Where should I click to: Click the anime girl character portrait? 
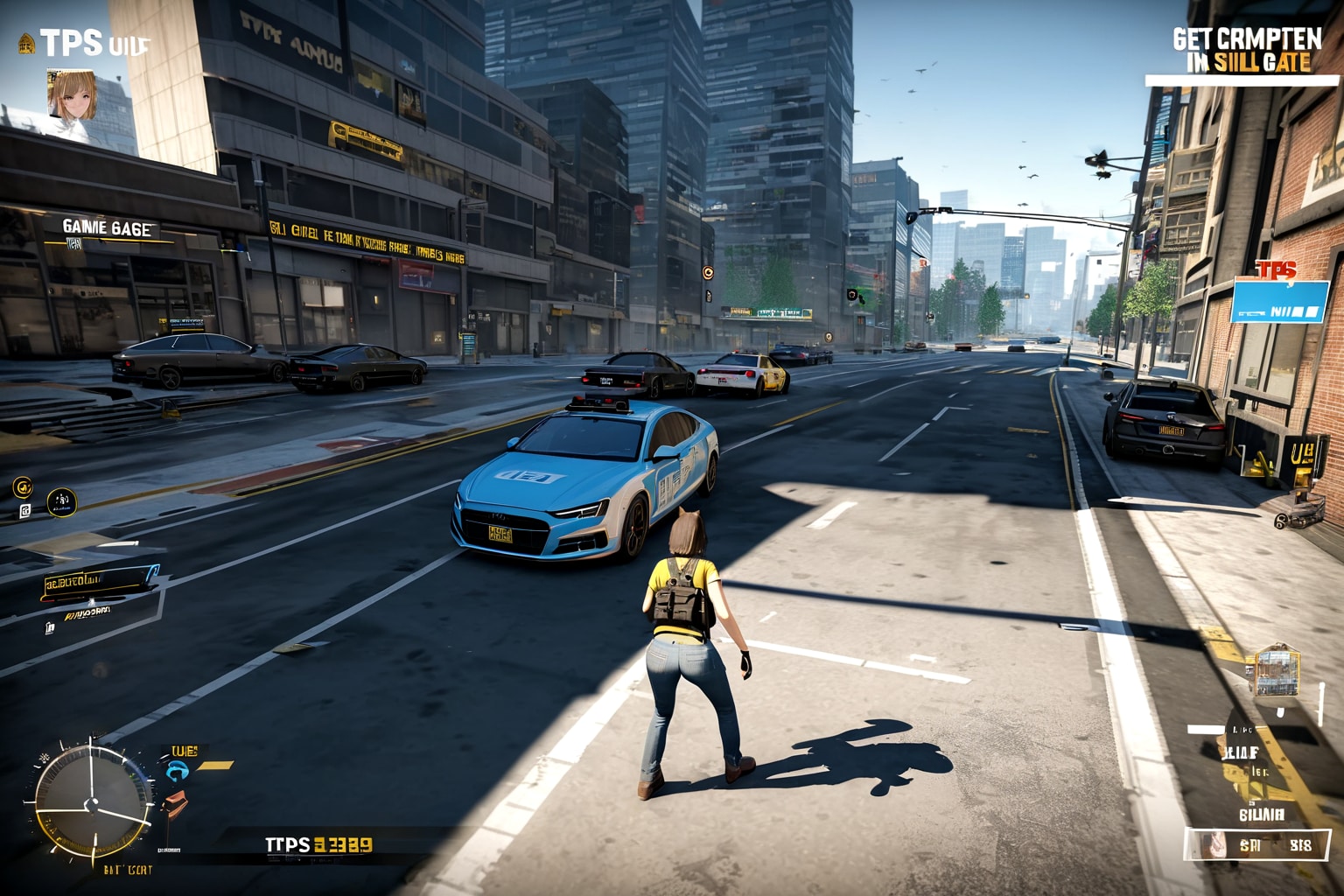pos(71,94)
